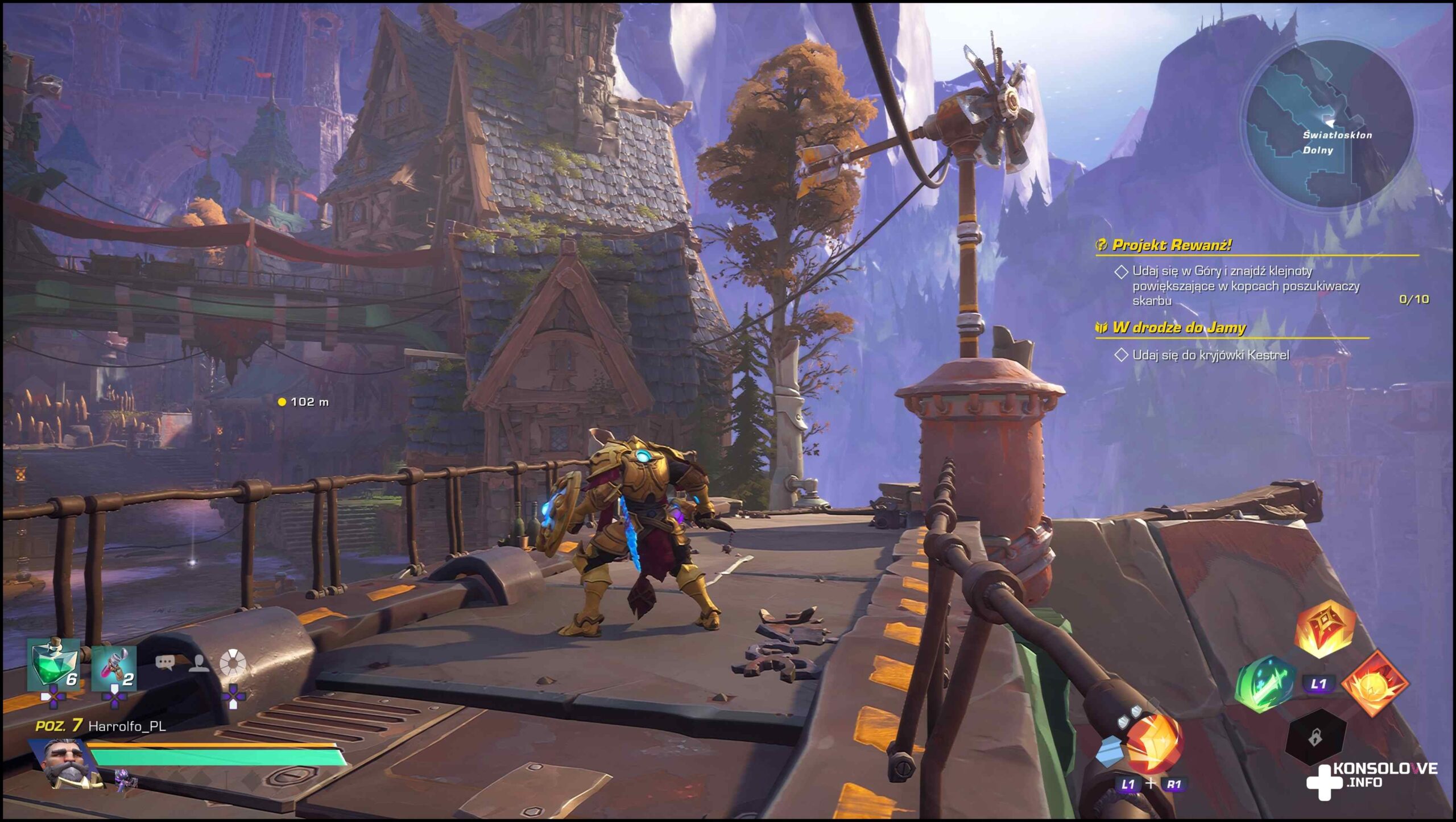Click the Konsolowe.info watermark logo

[1371, 777]
